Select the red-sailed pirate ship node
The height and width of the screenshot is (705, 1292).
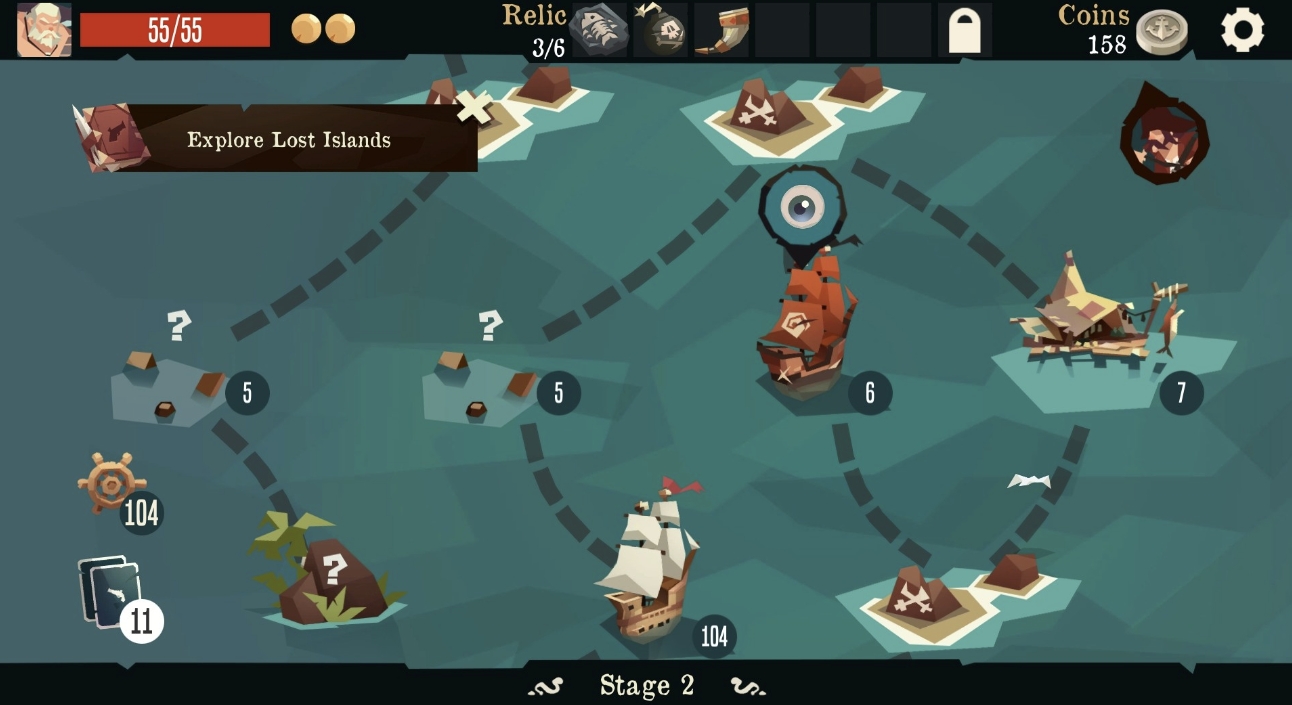click(805, 320)
